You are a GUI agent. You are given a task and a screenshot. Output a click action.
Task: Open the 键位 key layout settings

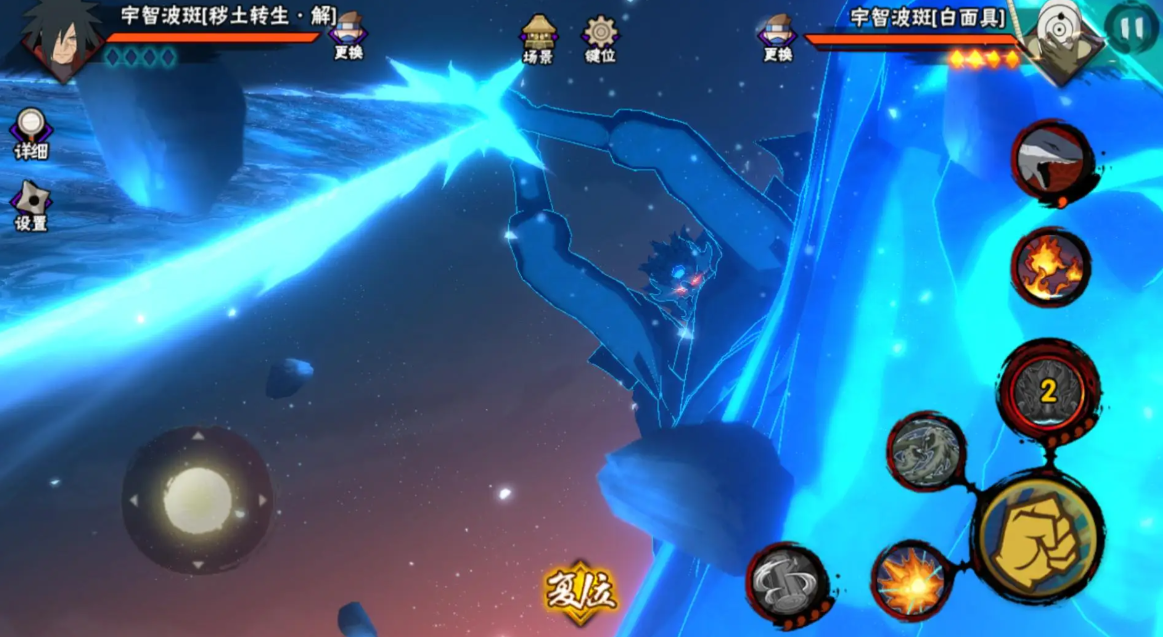pyautogui.click(x=600, y=39)
